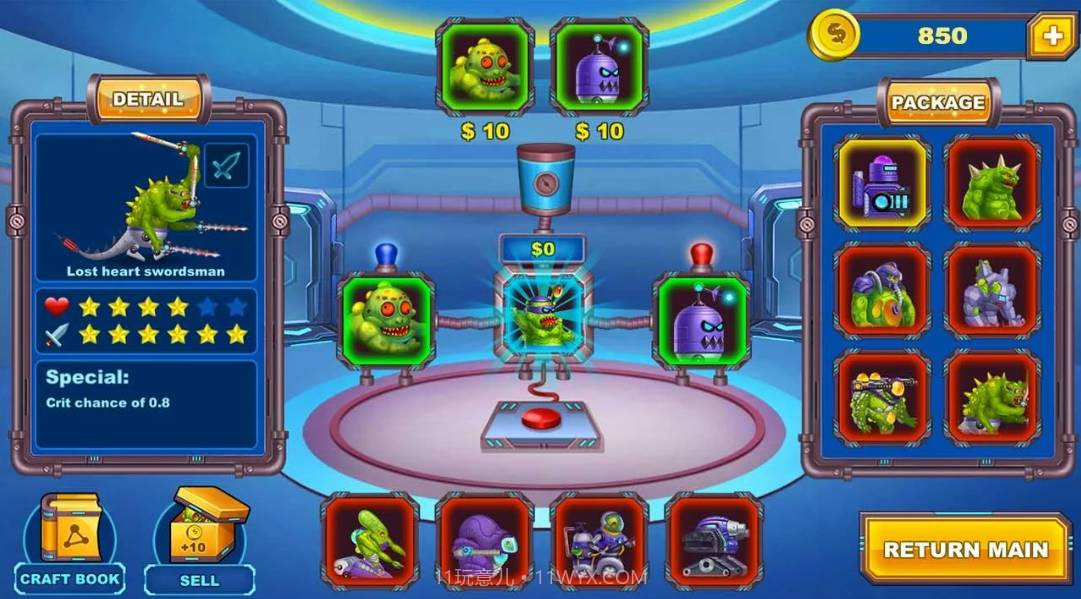Select the spiky green lizard package slot
The height and width of the screenshot is (599, 1081).
(992, 398)
